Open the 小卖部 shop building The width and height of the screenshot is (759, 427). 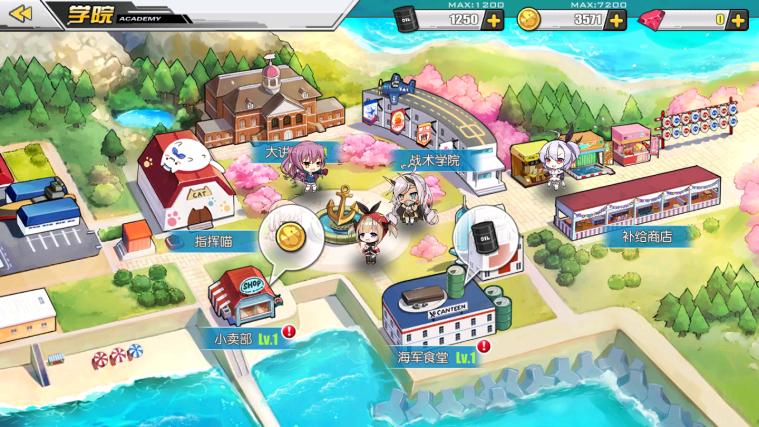coord(244,293)
